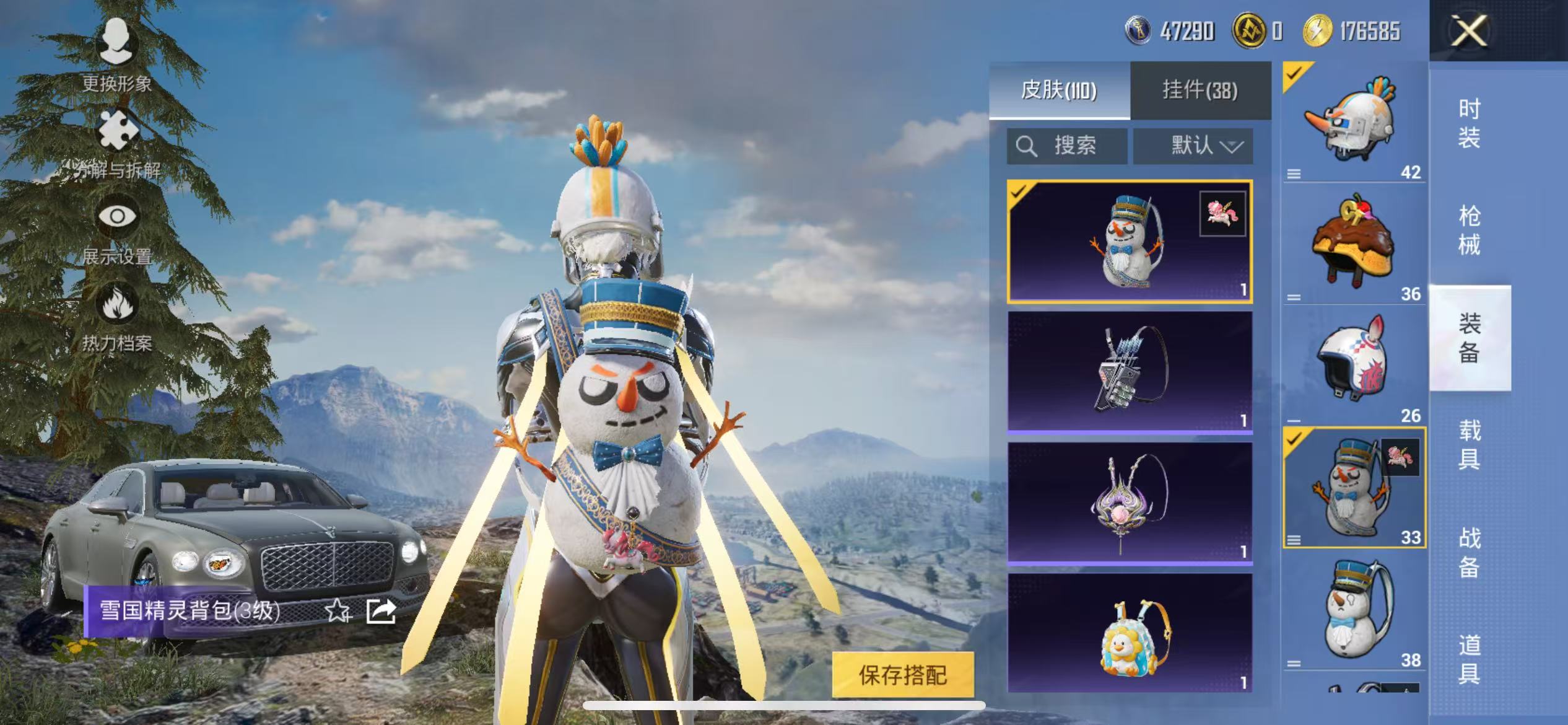The width and height of the screenshot is (1568, 725).
Task: Switch to the 枪械 firearms category
Action: pos(1469,231)
